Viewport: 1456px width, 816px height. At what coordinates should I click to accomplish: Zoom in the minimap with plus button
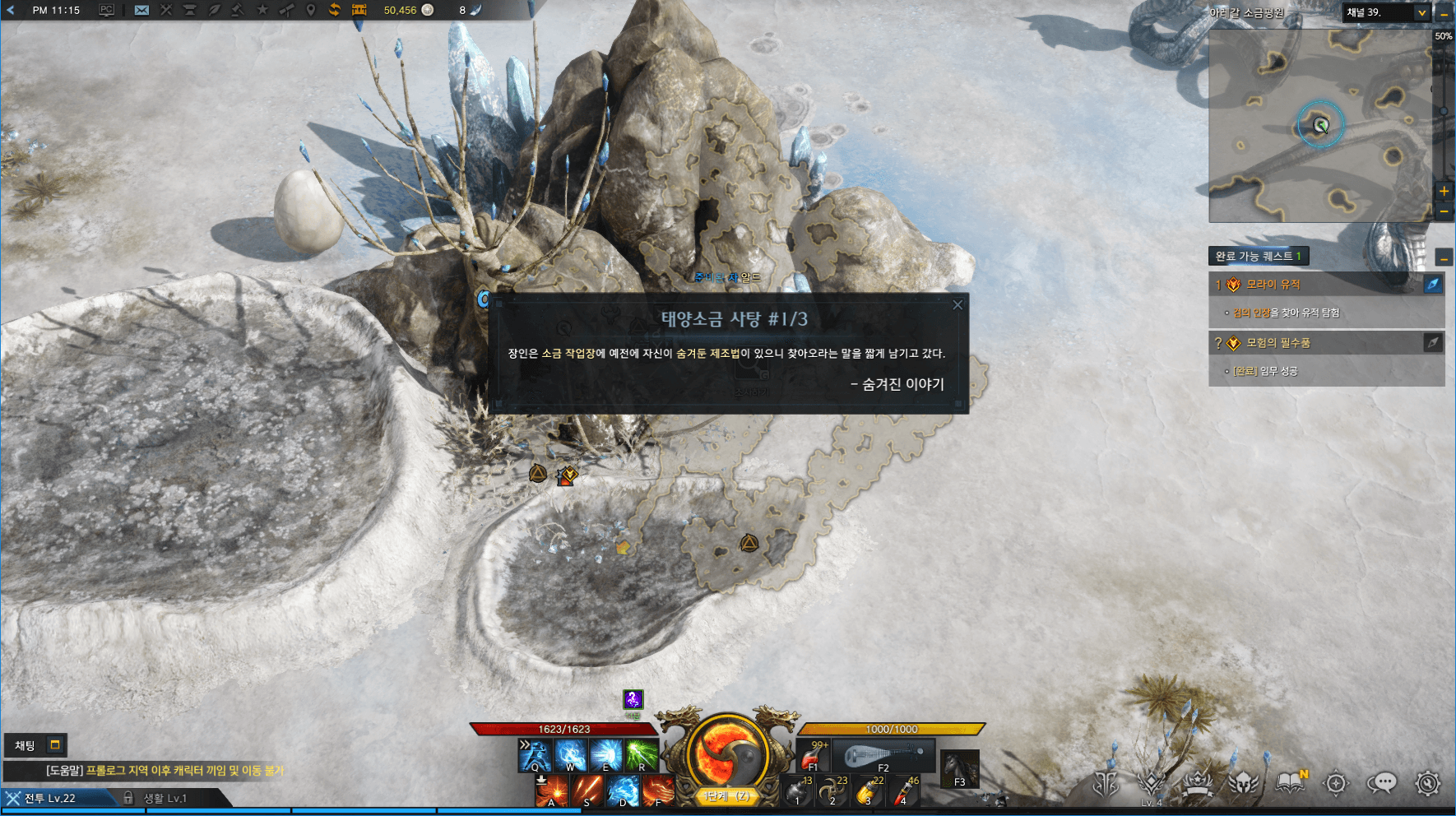pos(1444,191)
